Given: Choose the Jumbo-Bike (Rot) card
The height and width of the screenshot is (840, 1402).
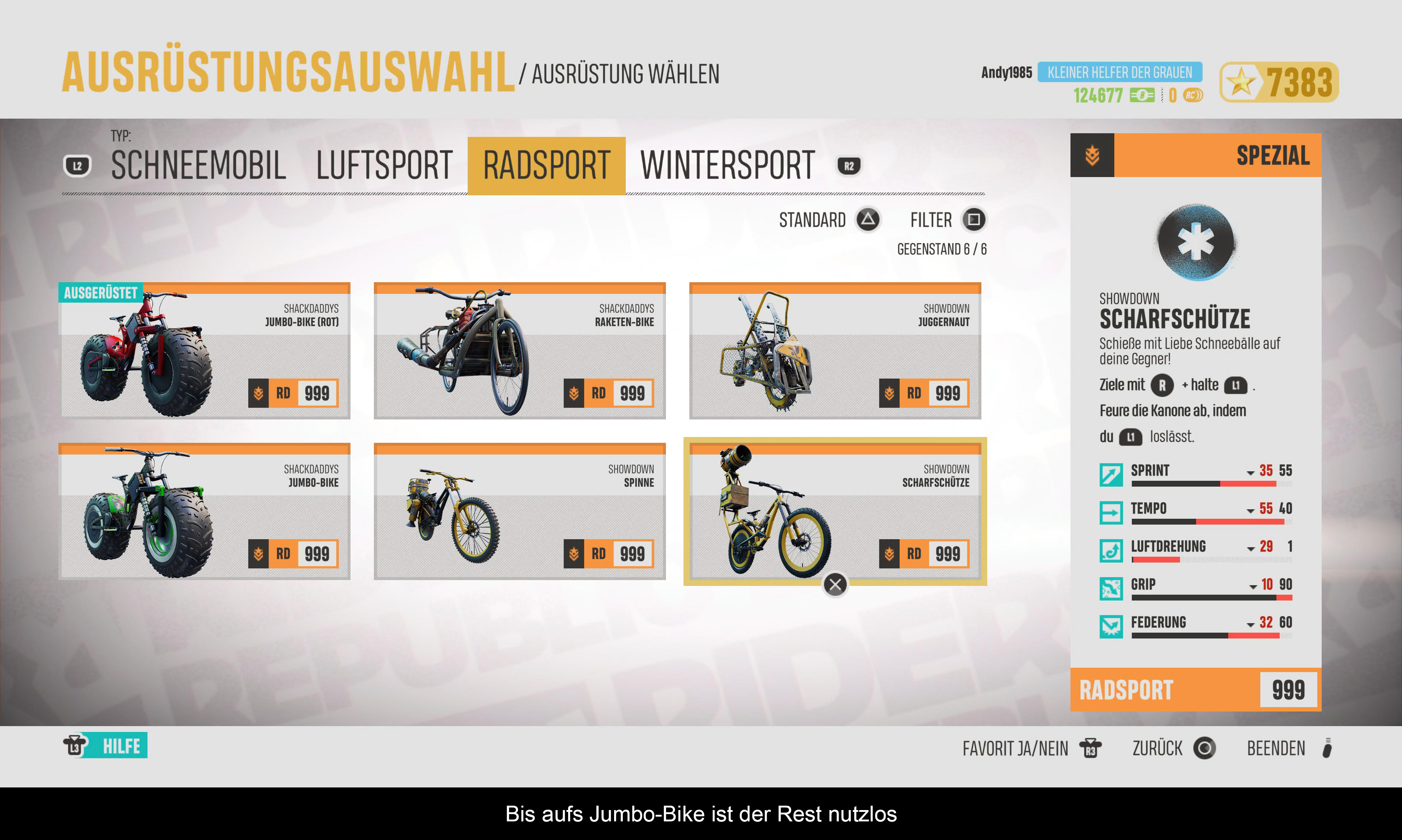Looking at the screenshot, I should 204,351.
